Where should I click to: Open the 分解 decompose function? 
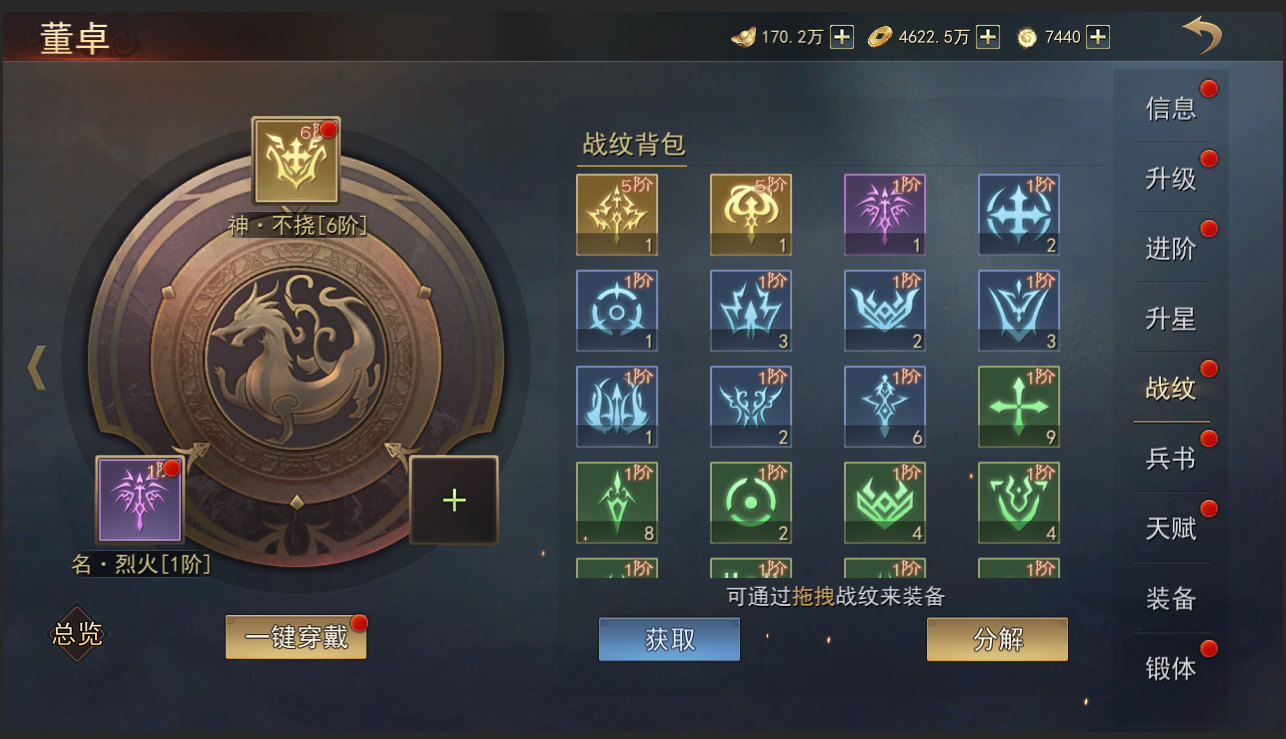click(997, 639)
